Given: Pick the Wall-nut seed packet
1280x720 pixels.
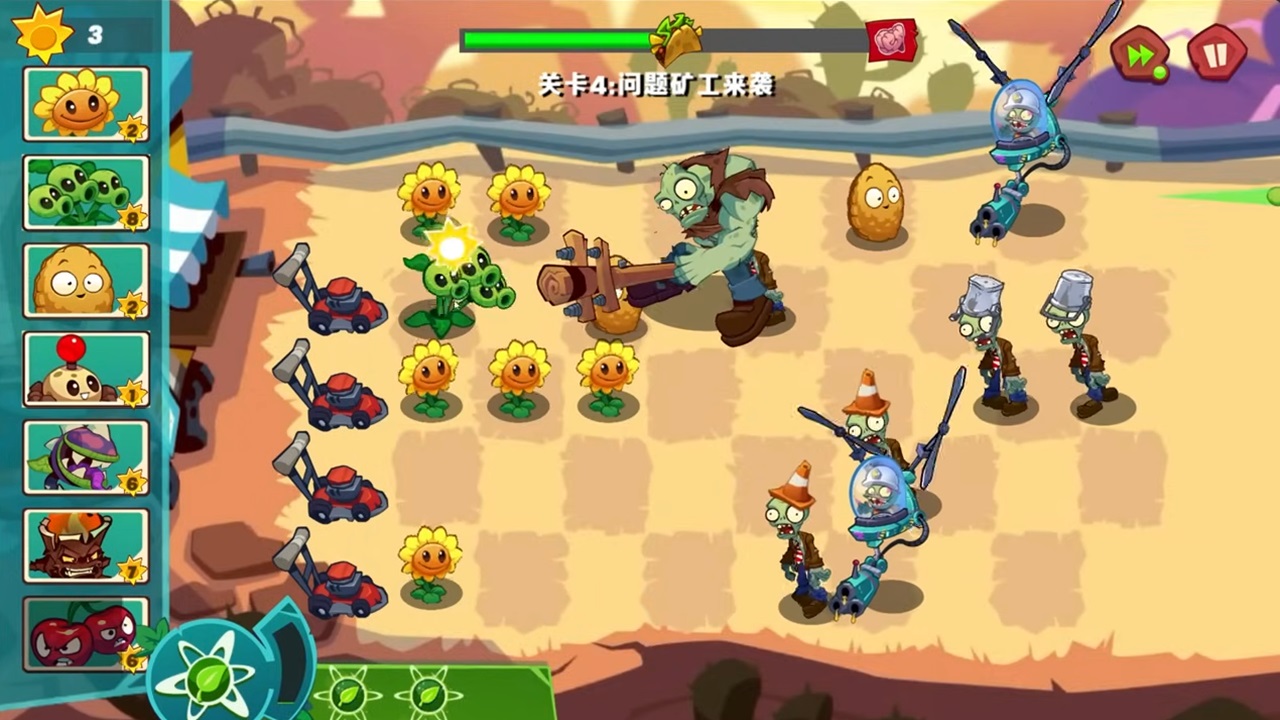Looking at the screenshot, I should (x=85, y=280).
